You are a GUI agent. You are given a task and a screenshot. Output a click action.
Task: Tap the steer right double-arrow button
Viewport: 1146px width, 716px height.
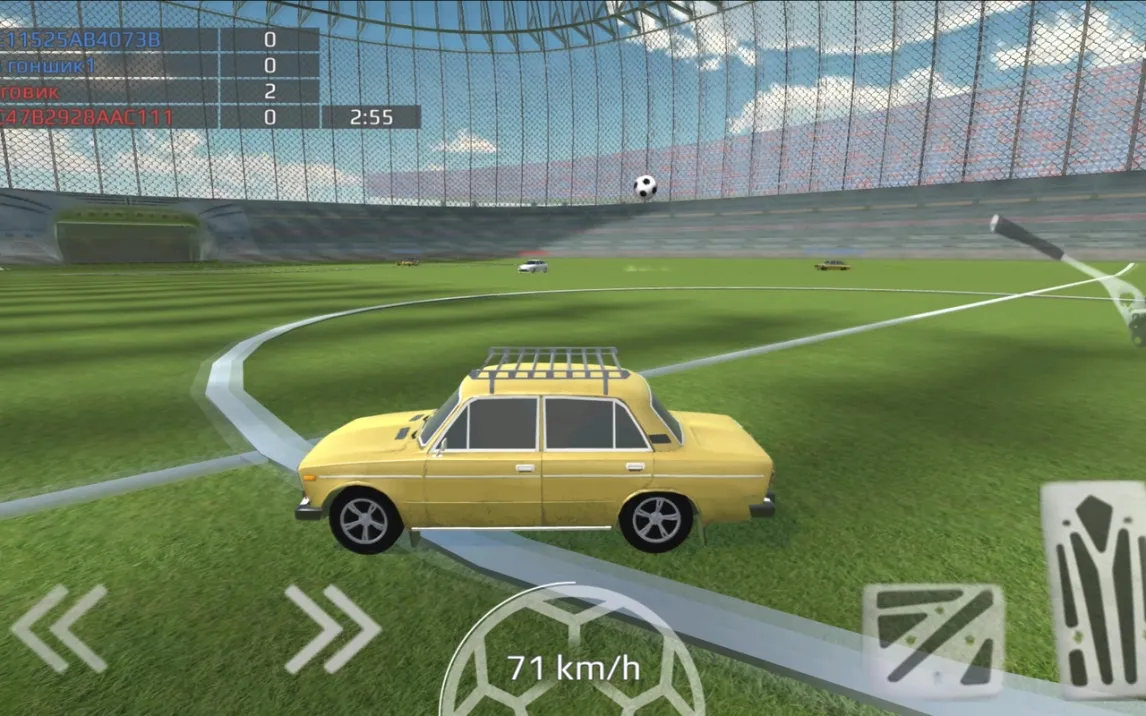pyautogui.click(x=331, y=628)
